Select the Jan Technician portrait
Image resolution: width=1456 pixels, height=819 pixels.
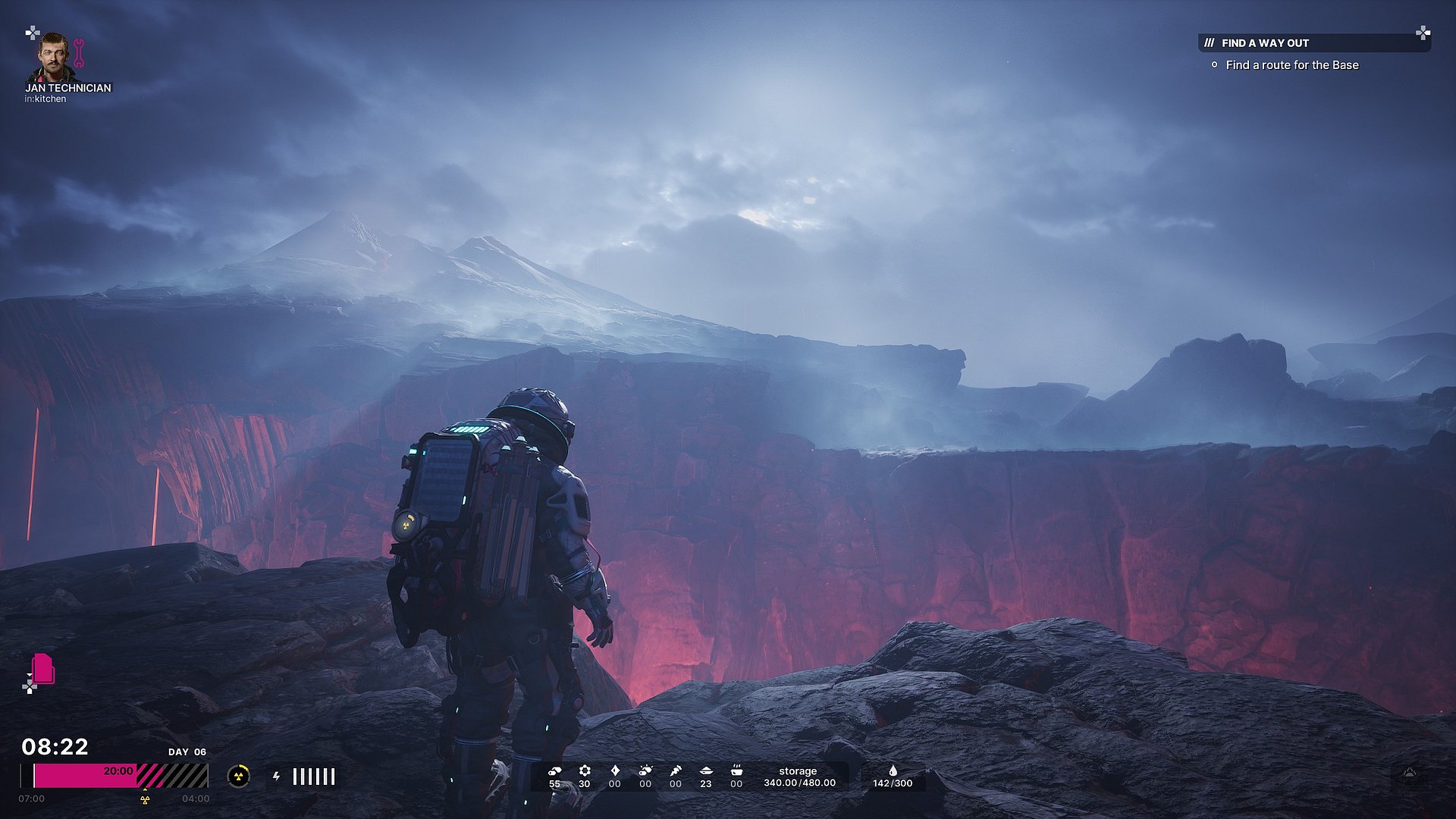(53, 57)
